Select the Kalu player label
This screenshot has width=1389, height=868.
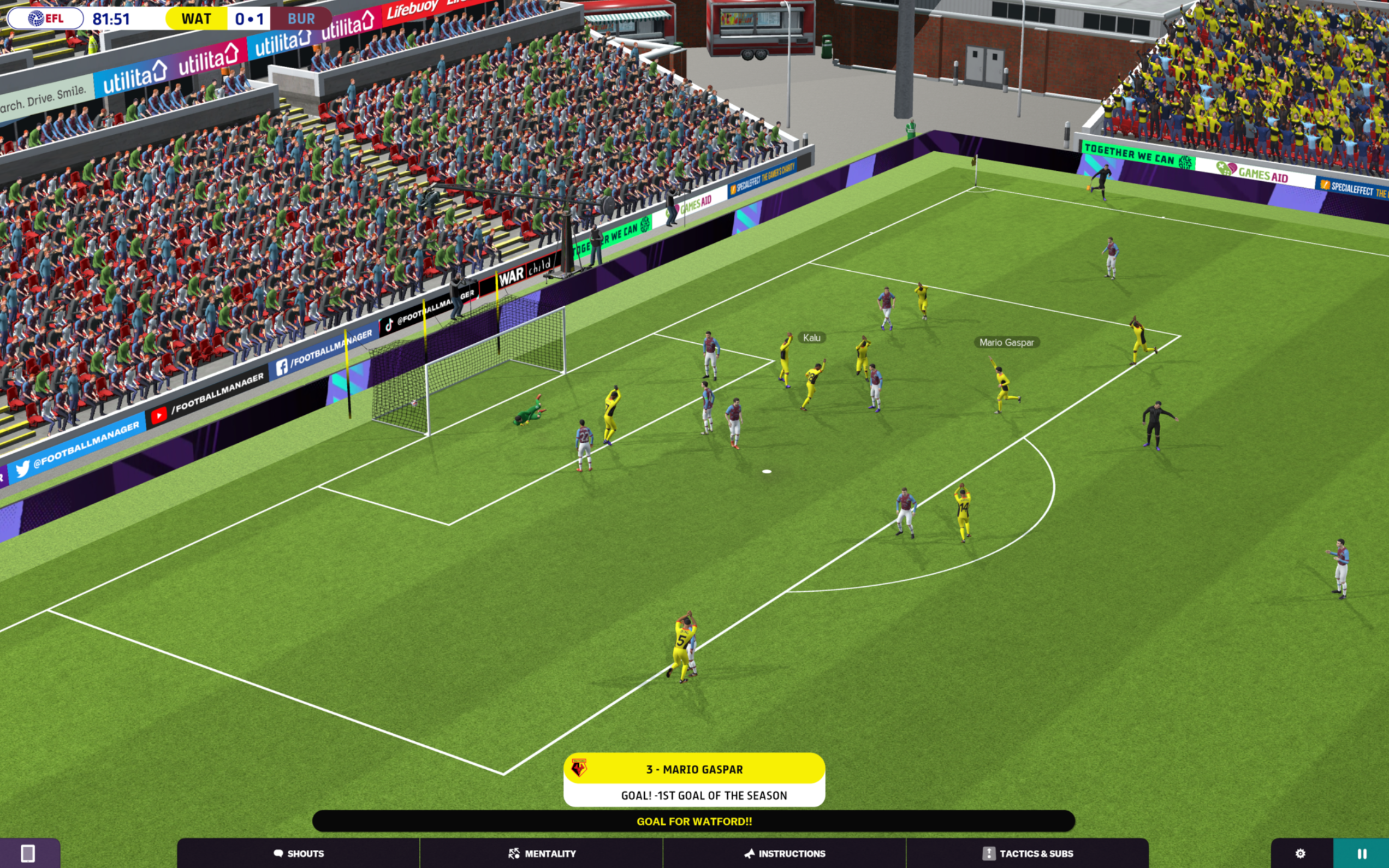pyautogui.click(x=811, y=338)
